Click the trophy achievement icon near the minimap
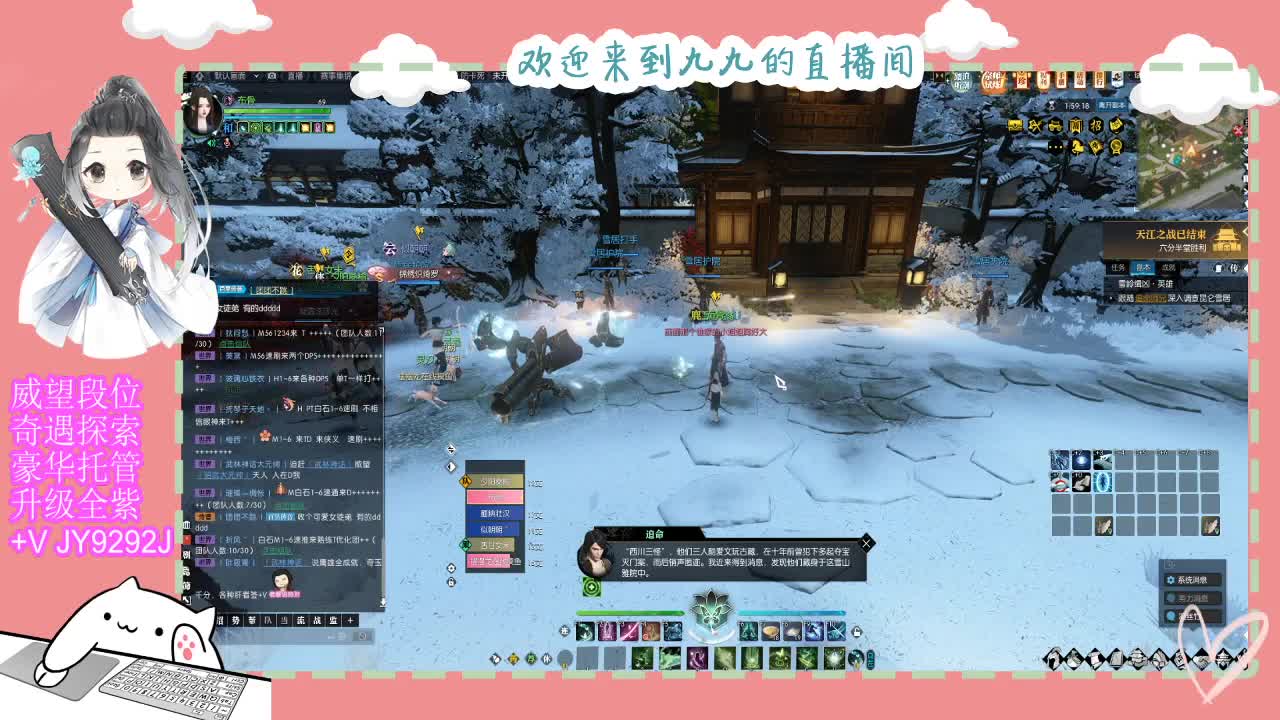The height and width of the screenshot is (720, 1280). 1117,148
